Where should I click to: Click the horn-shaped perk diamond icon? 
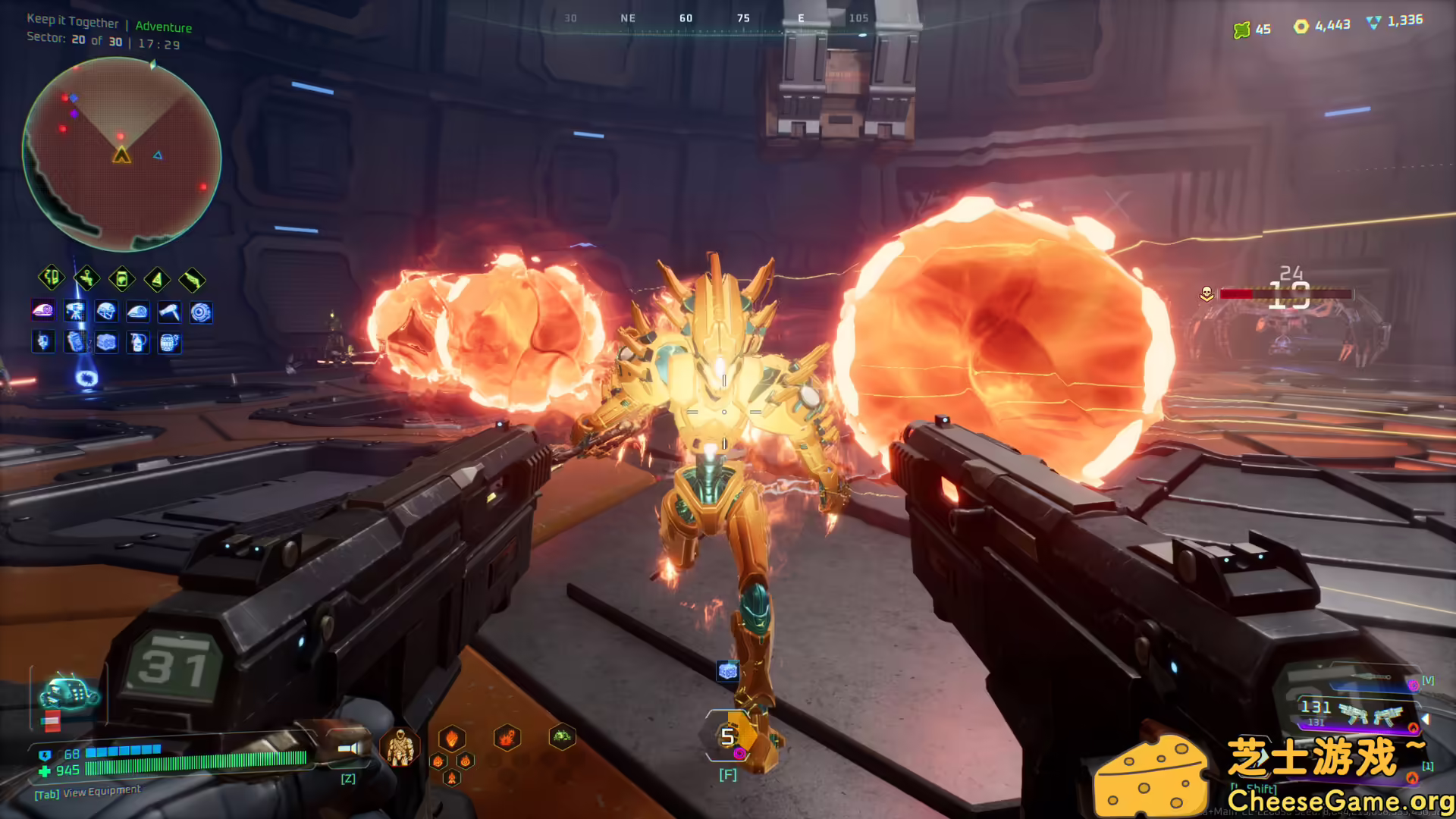click(156, 278)
